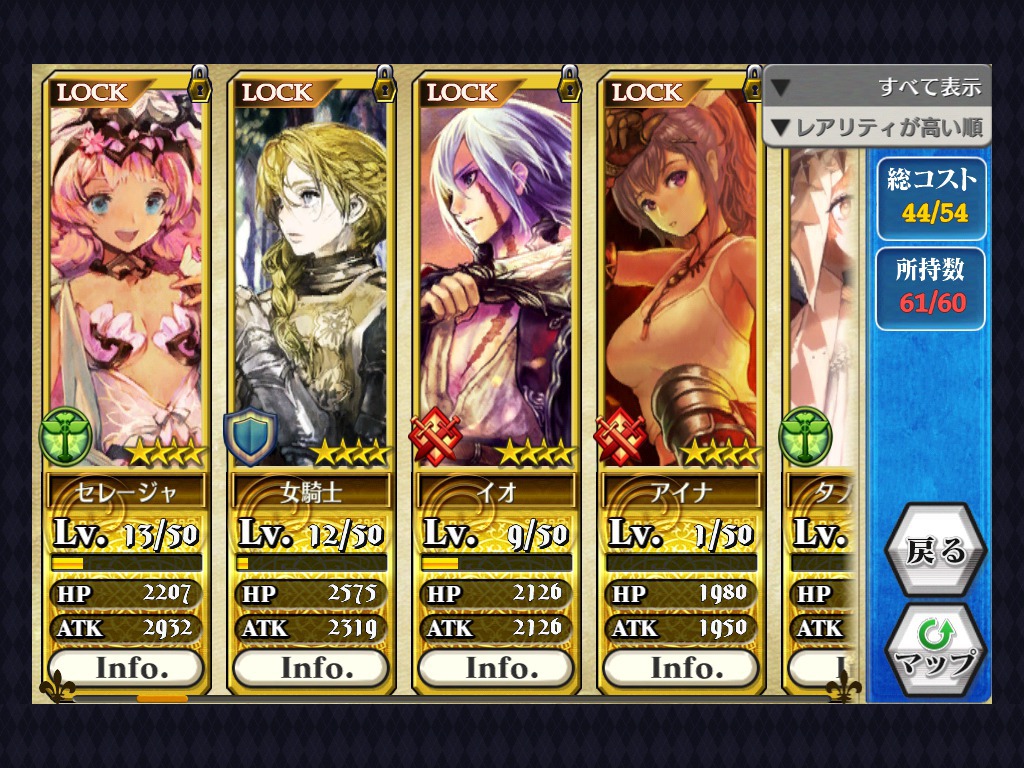Open Info for セレージャ card
Image resolution: width=1024 pixels, height=768 pixels.
click(x=126, y=667)
